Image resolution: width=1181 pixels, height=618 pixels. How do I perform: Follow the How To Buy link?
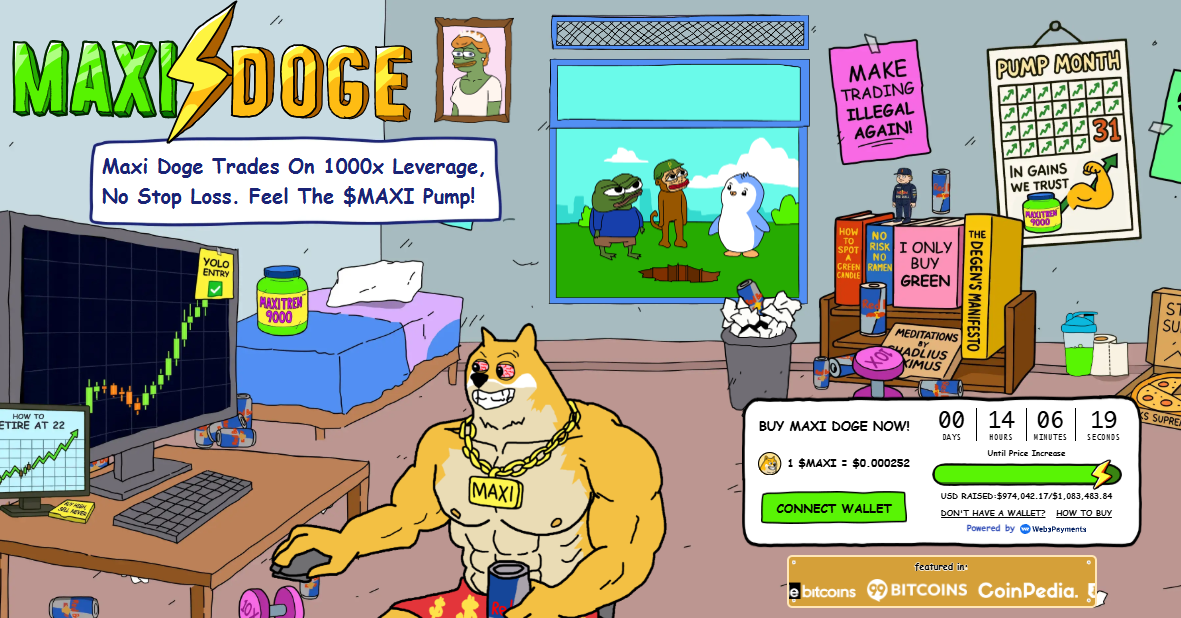coord(1083,513)
